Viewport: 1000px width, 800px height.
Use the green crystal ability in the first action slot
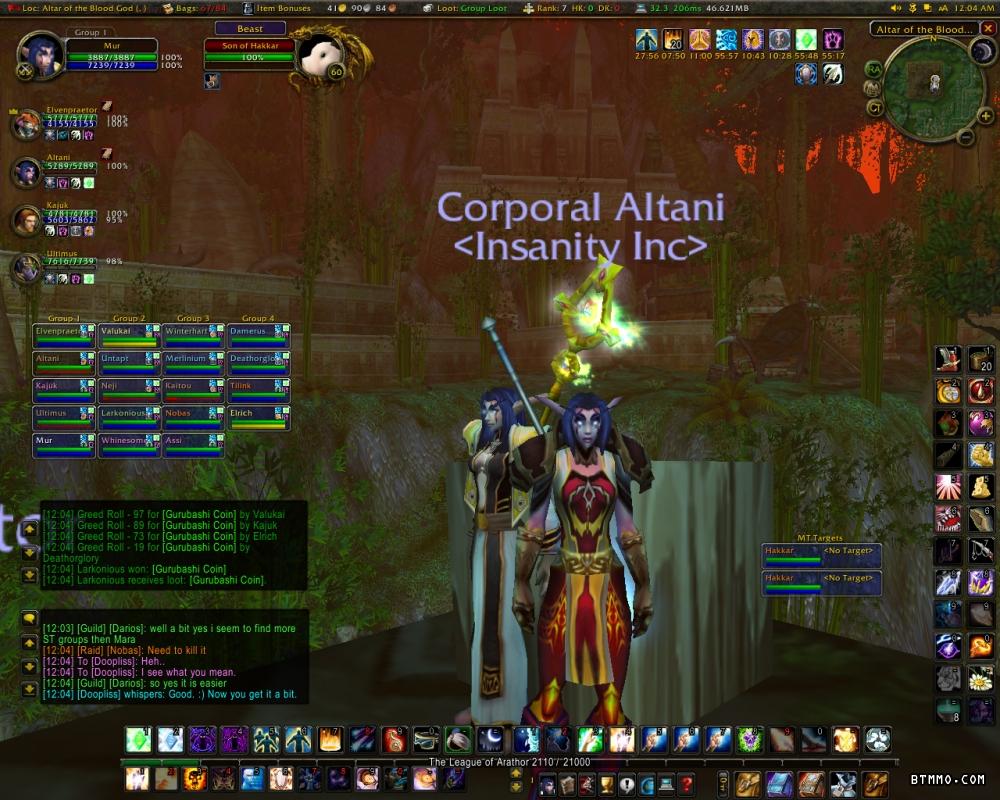137,740
